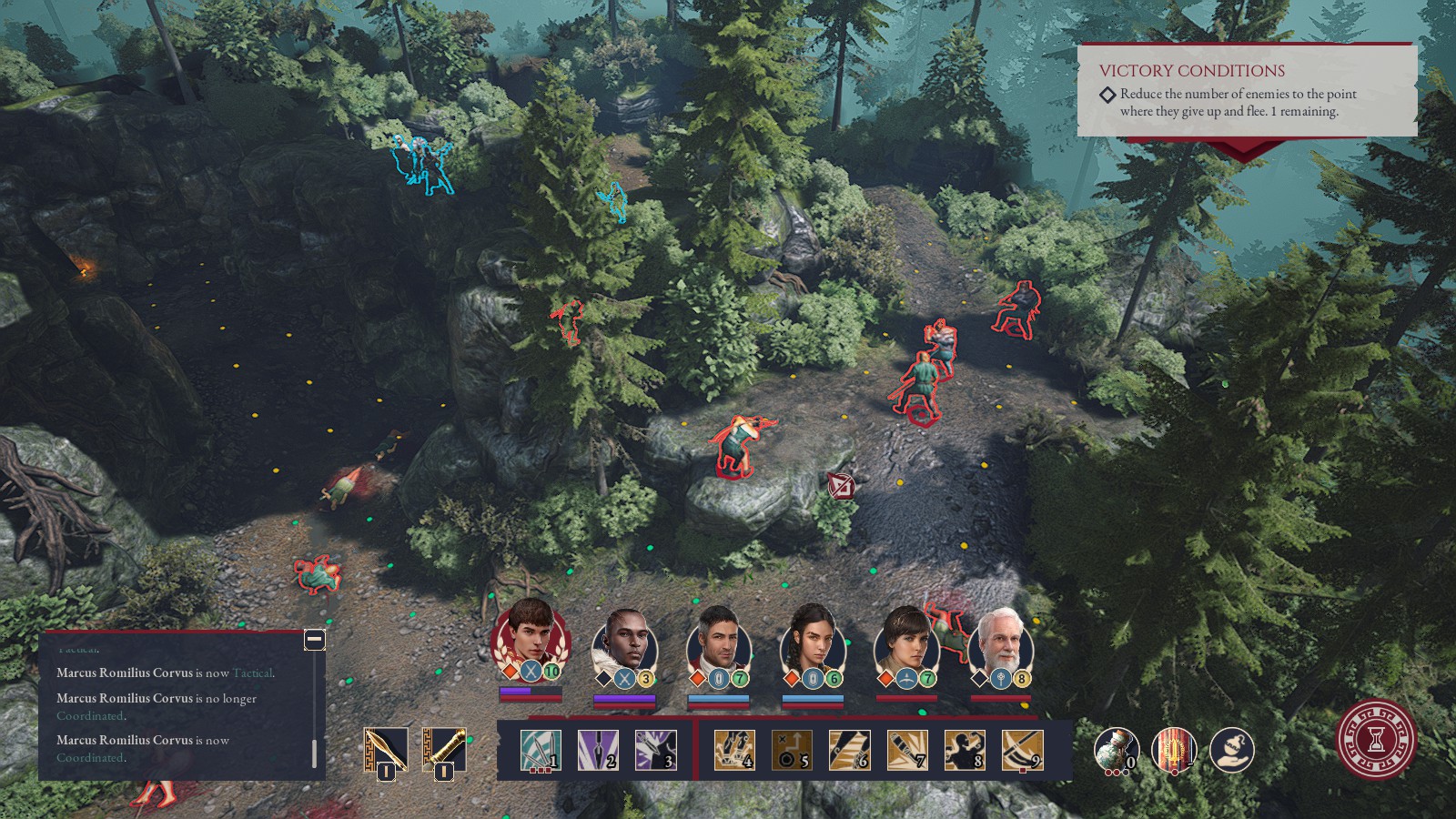The width and height of the screenshot is (1456, 819).
Task: Activate the gold ability in slot 6
Action: [849, 751]
